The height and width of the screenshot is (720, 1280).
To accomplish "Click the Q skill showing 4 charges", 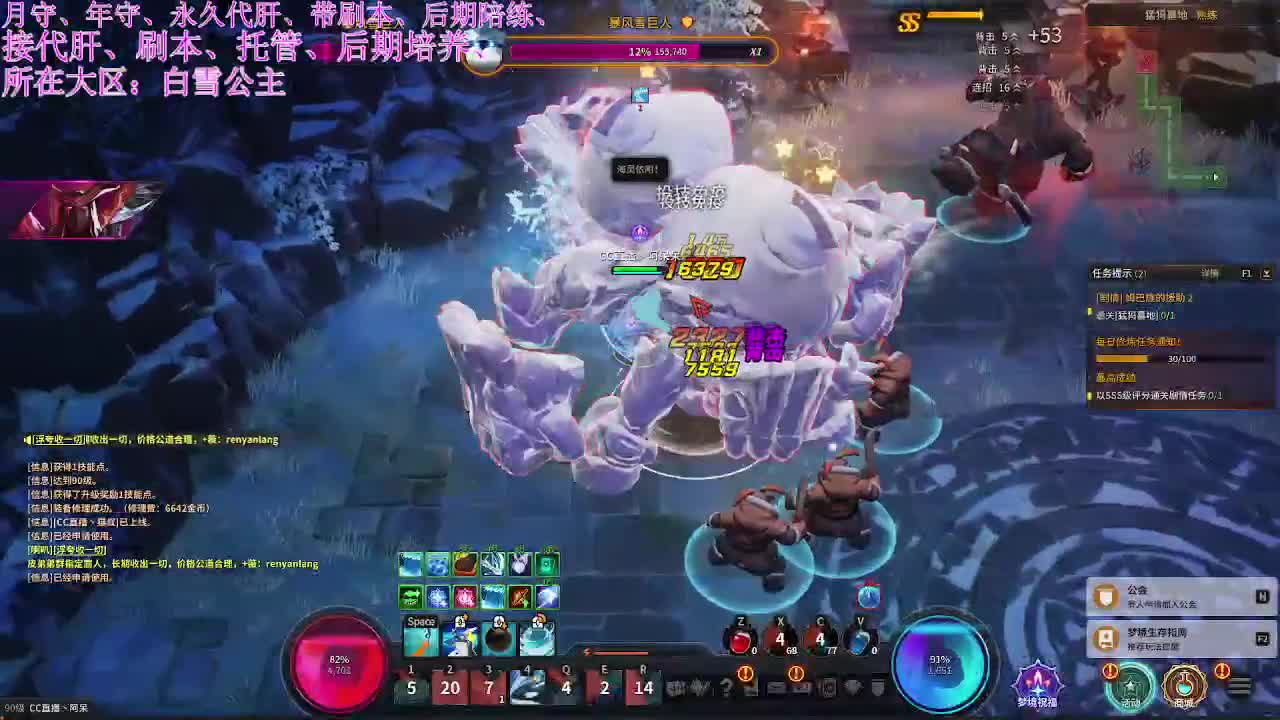I will point(566,687).
